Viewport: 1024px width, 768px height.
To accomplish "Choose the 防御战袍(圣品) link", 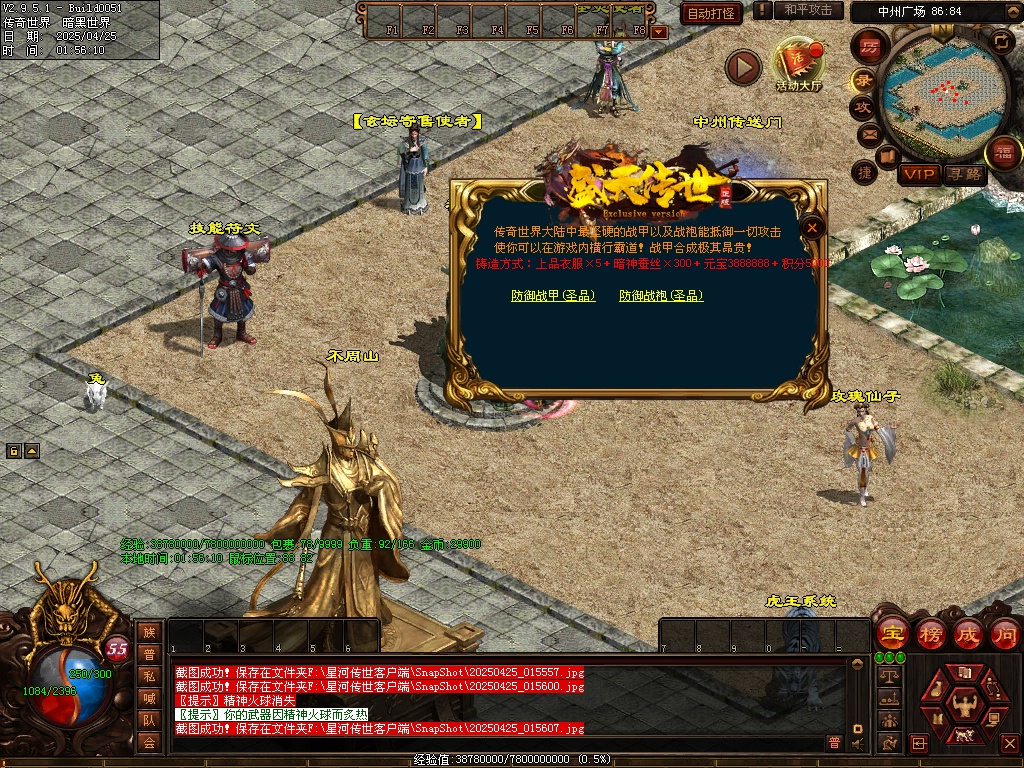I will (661, 296).
